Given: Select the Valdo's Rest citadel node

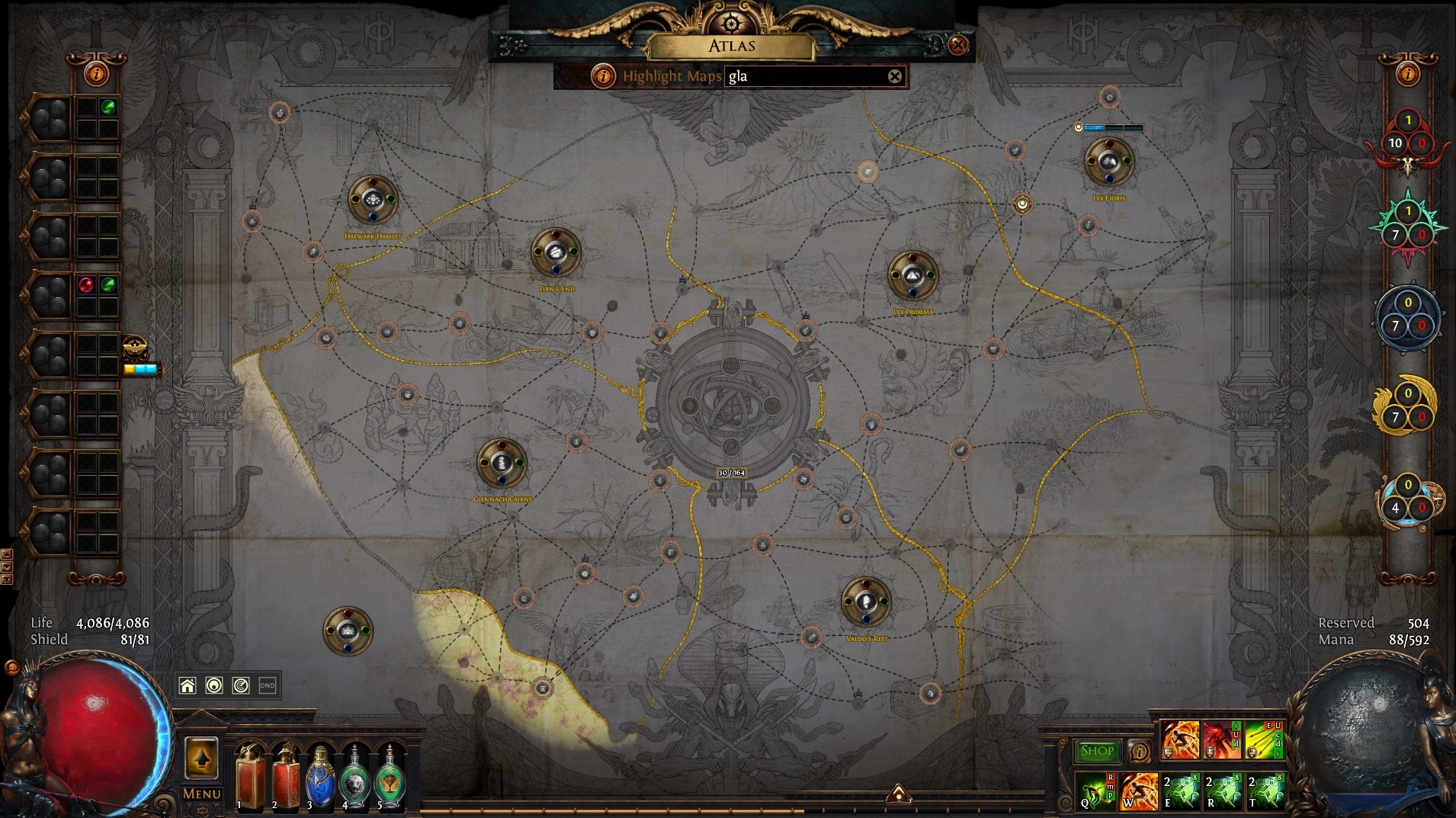Looking at the screenshot, I should pos(866,602).
